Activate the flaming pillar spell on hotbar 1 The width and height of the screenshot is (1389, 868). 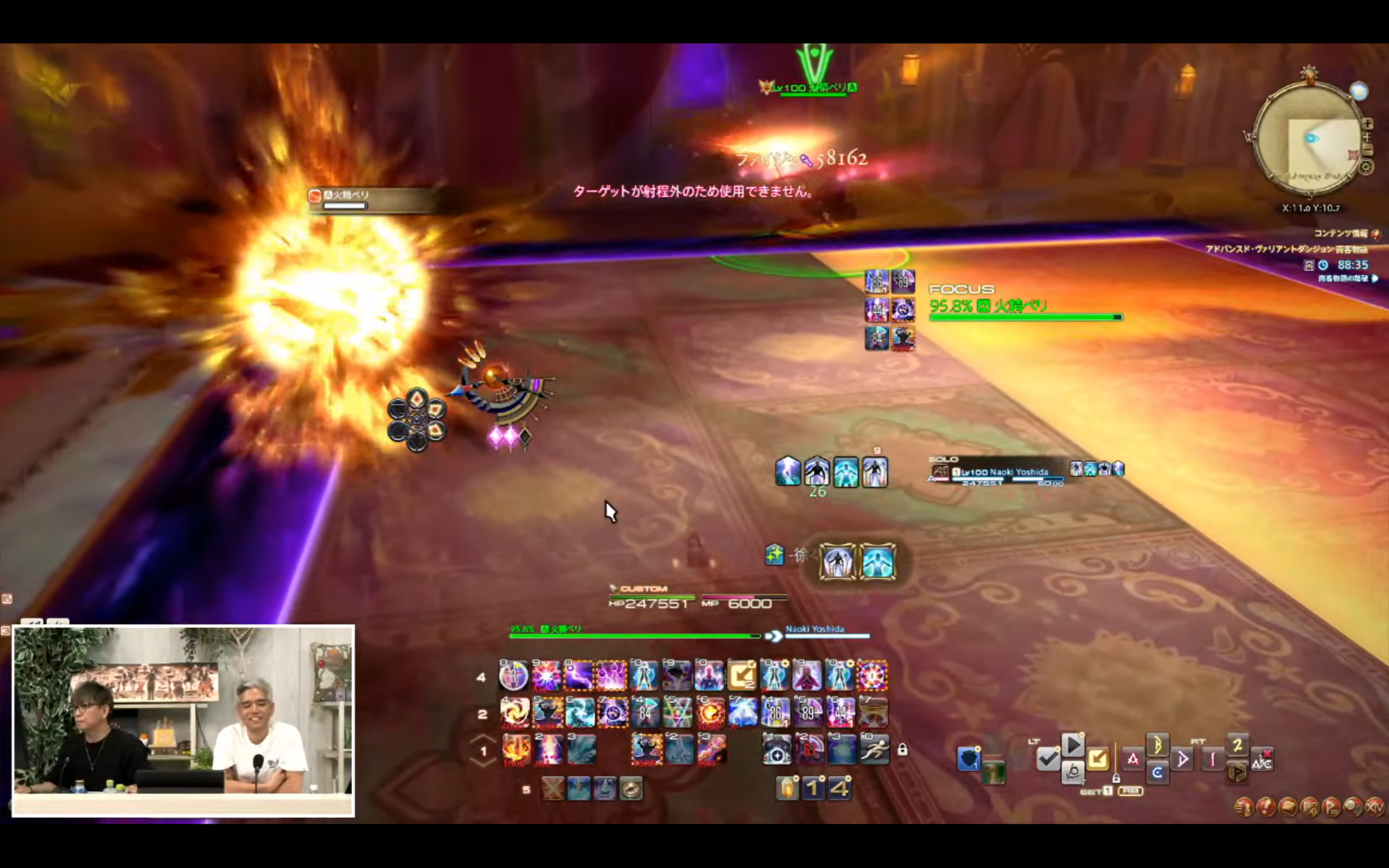pyautogui.click(x=515, y=749)
